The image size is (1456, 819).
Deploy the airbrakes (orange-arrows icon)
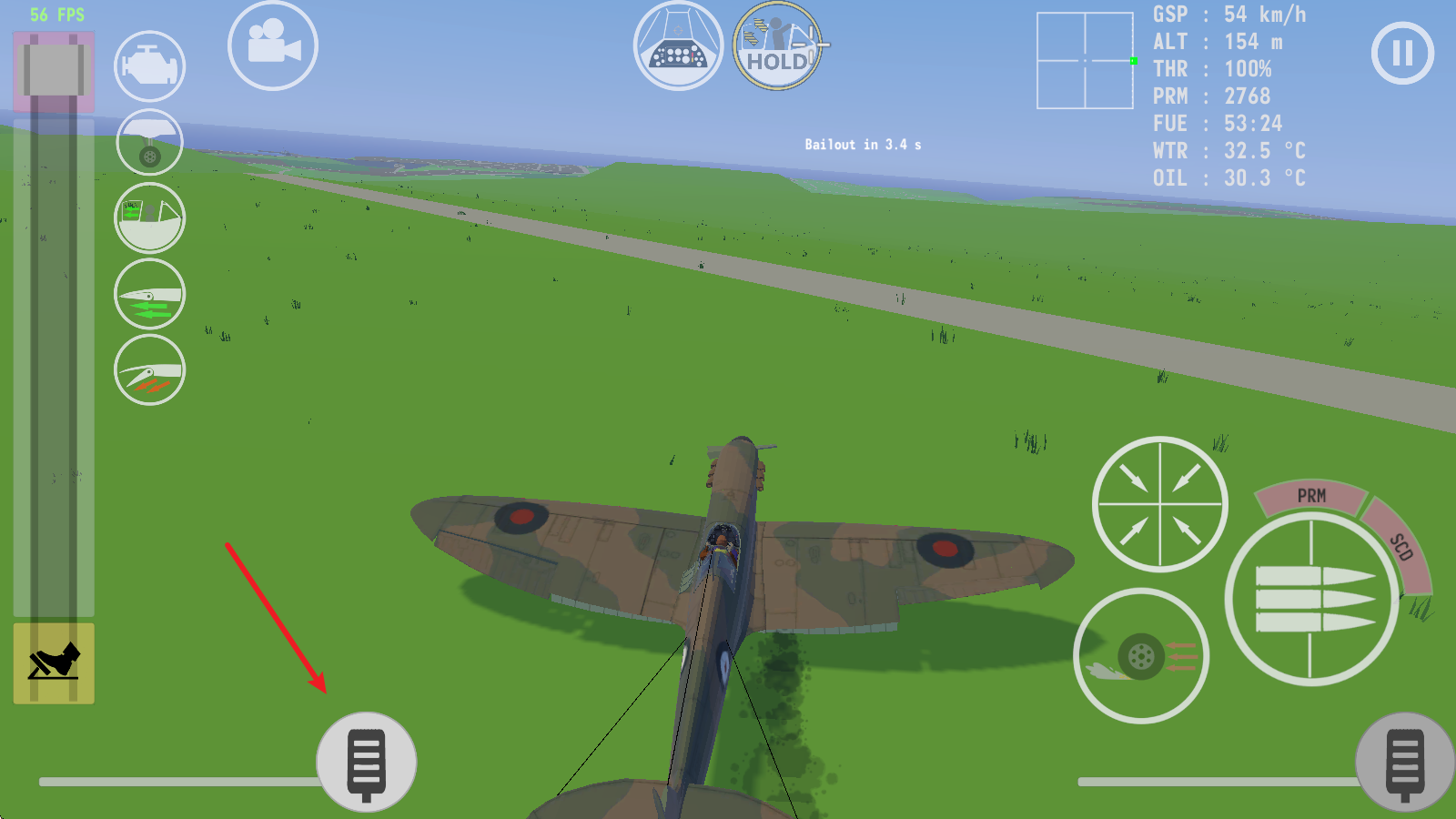coord(148,369)
